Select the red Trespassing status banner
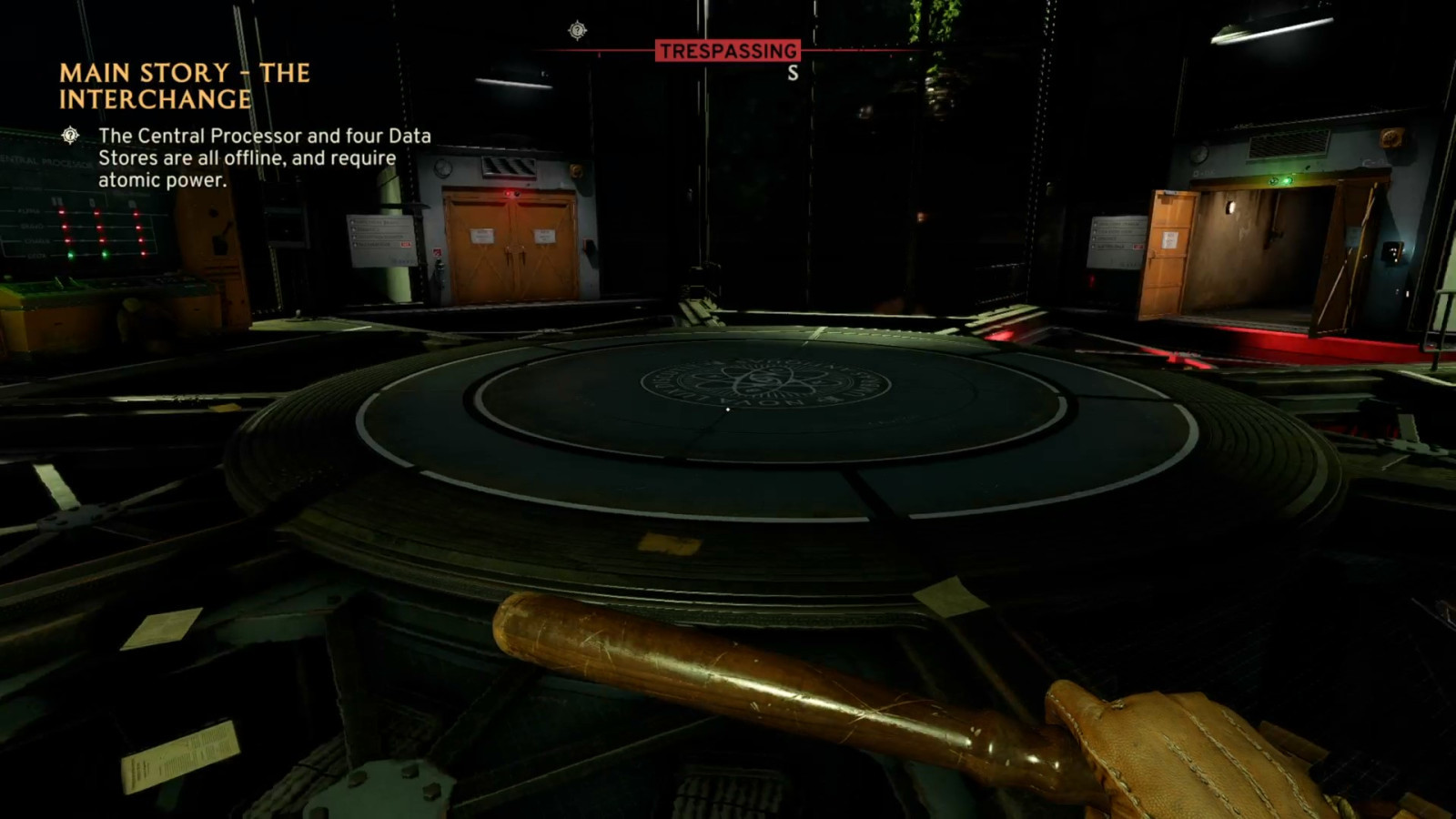This screenshot has height=819, width=1456. click(x=728, y=51)
